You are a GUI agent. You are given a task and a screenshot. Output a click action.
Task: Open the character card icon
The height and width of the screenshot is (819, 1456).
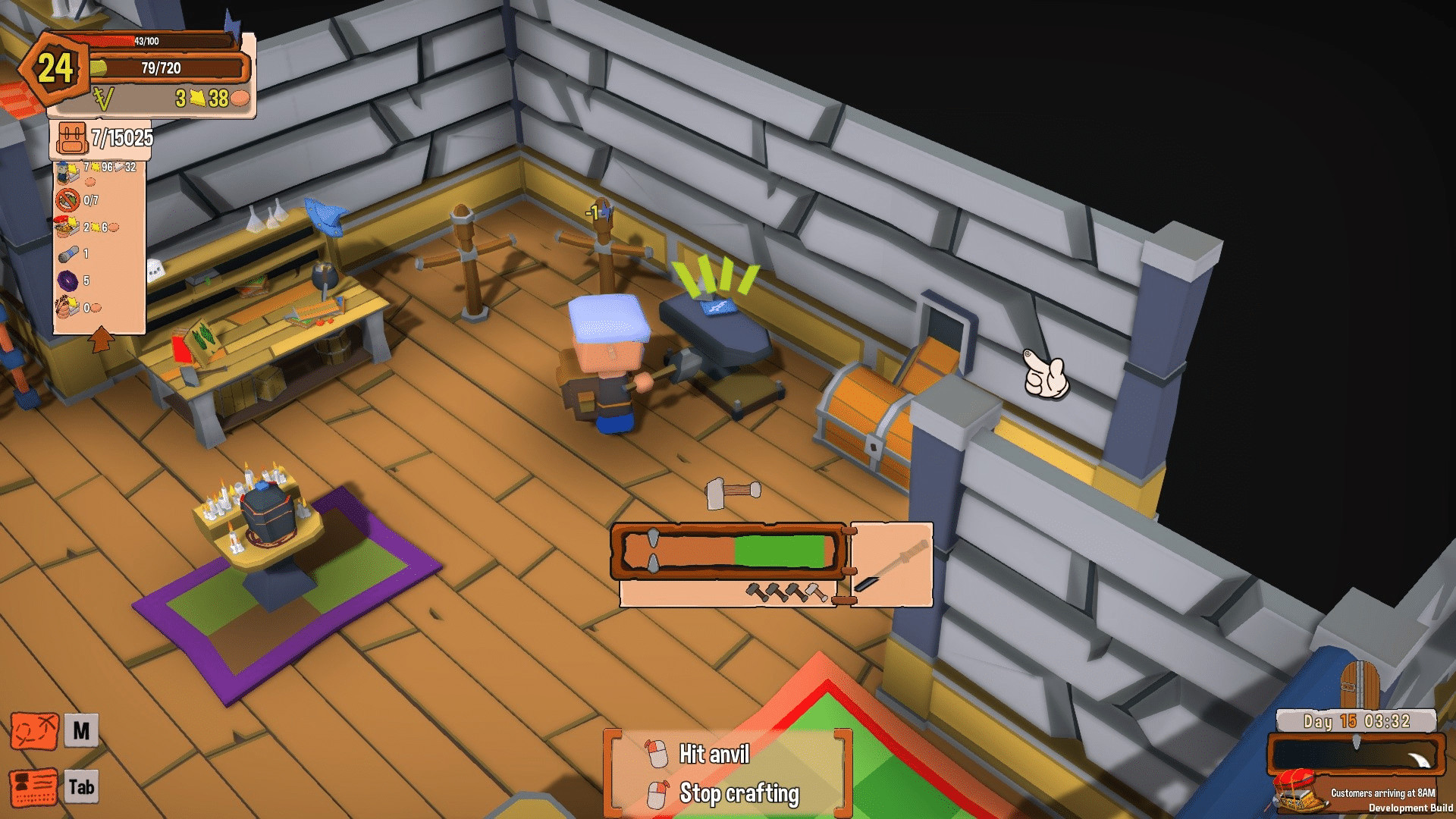(x=34, y=787)
